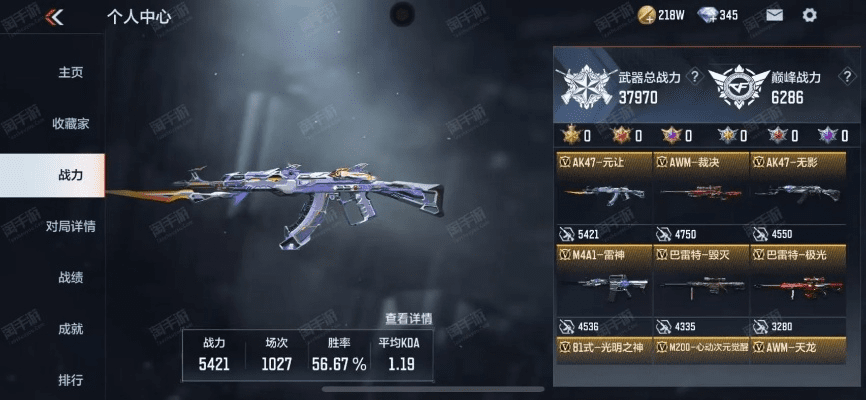Choose the AWM-裁决 weapon card
This screenshot has width=866, height=400.
click(700, 198)
